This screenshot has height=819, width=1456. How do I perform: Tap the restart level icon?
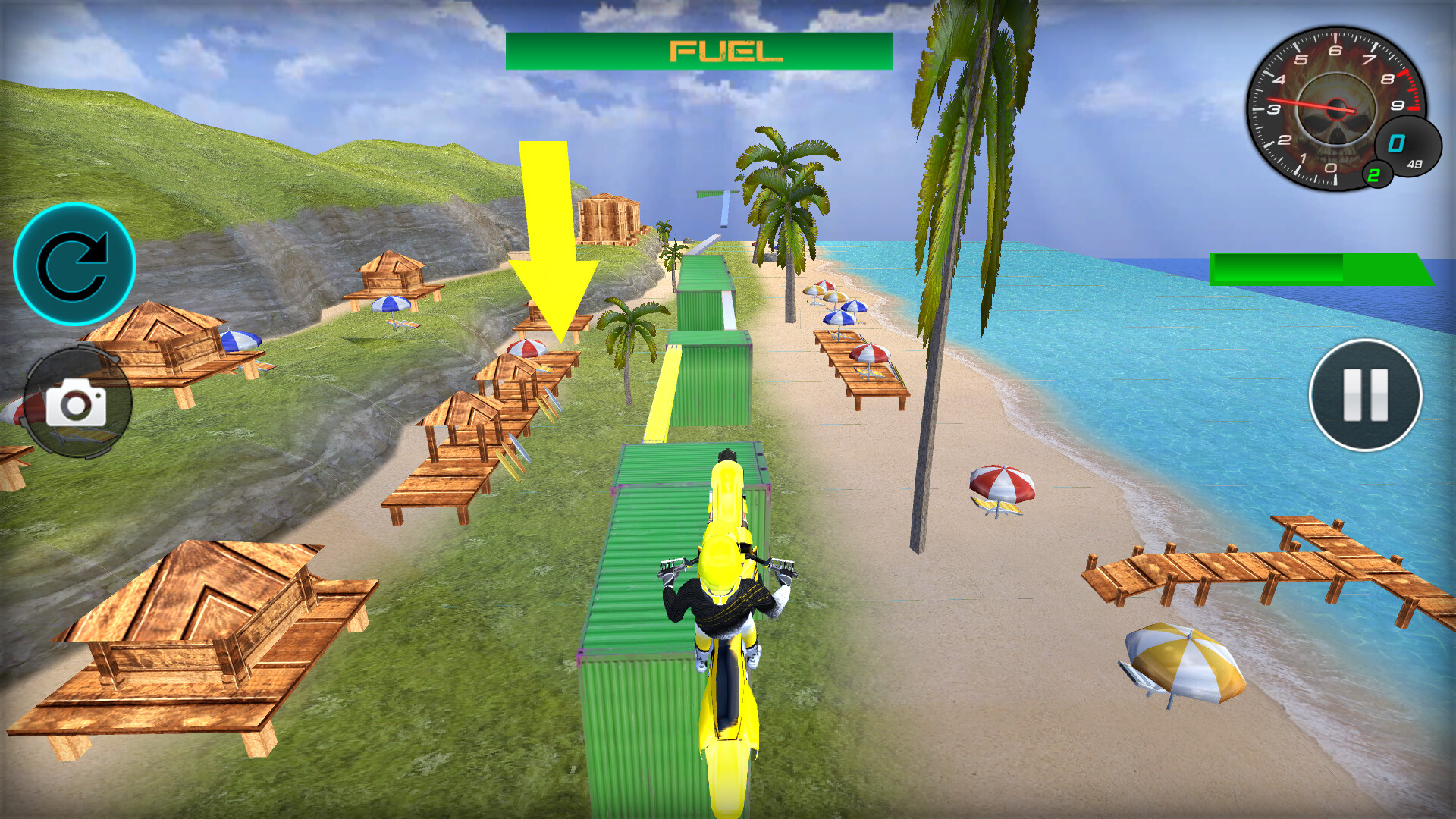[x=76, y=264]
